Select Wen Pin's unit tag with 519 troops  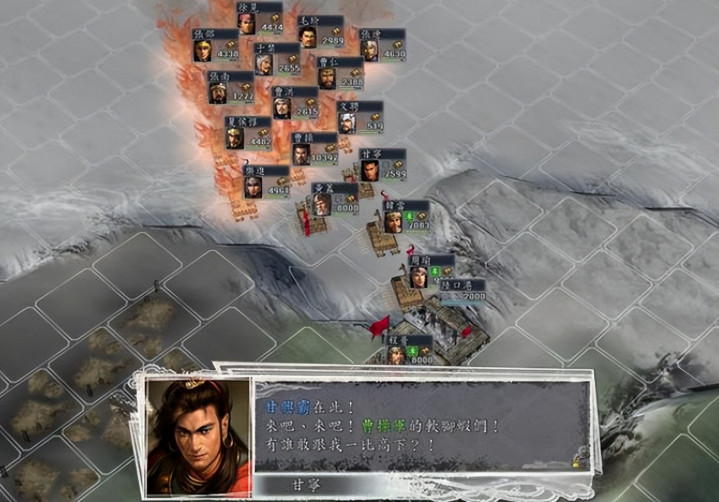[x=360, y=116]
